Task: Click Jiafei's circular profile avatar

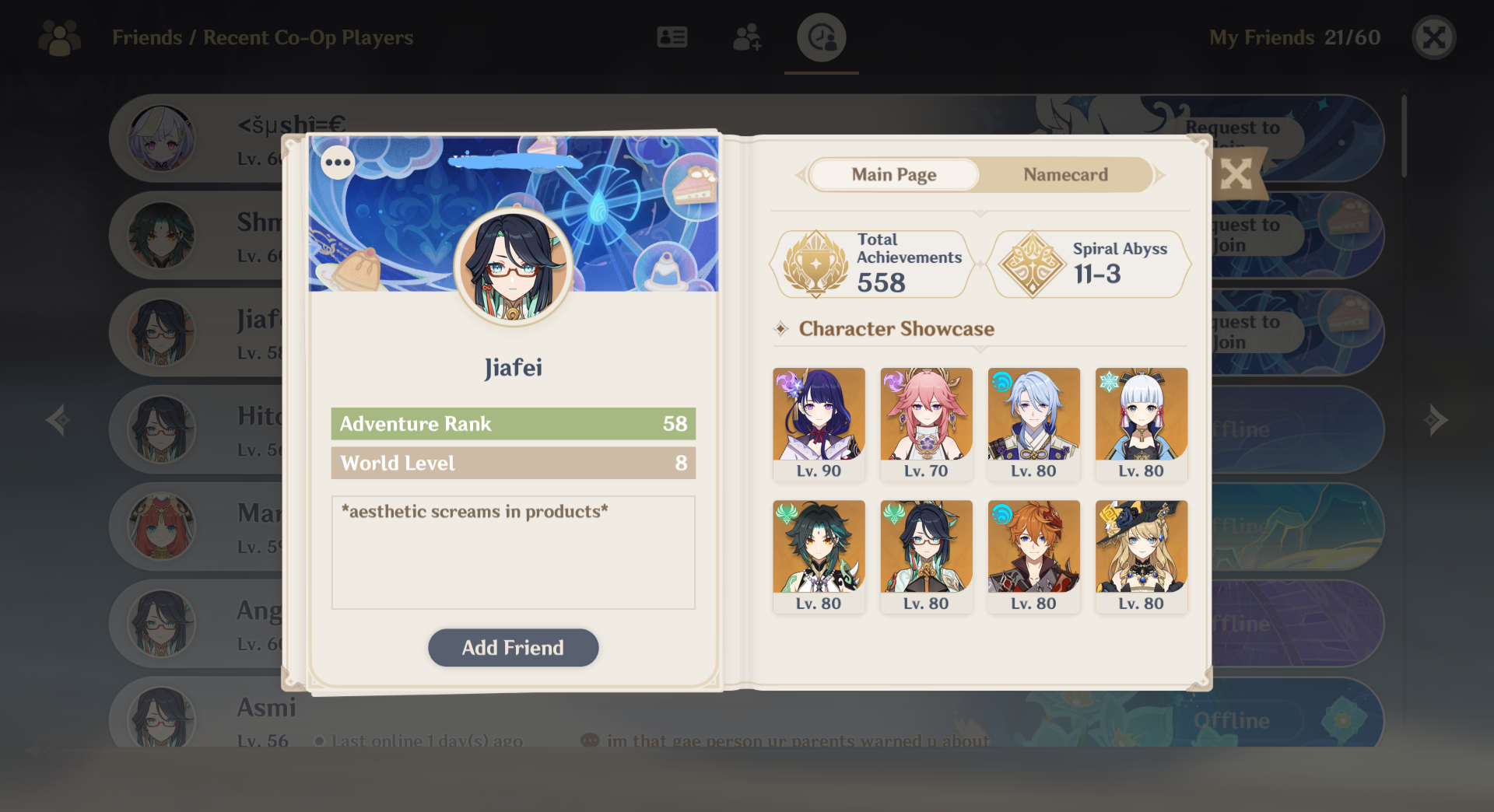Action: click(513, 267)
